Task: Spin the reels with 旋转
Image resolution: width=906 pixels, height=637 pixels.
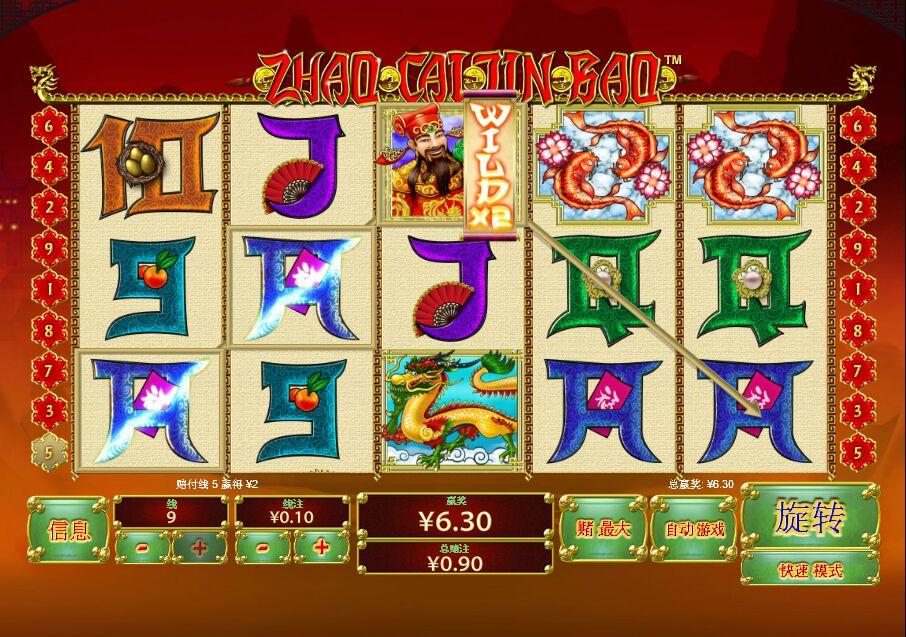Action: tap(809, 518)
